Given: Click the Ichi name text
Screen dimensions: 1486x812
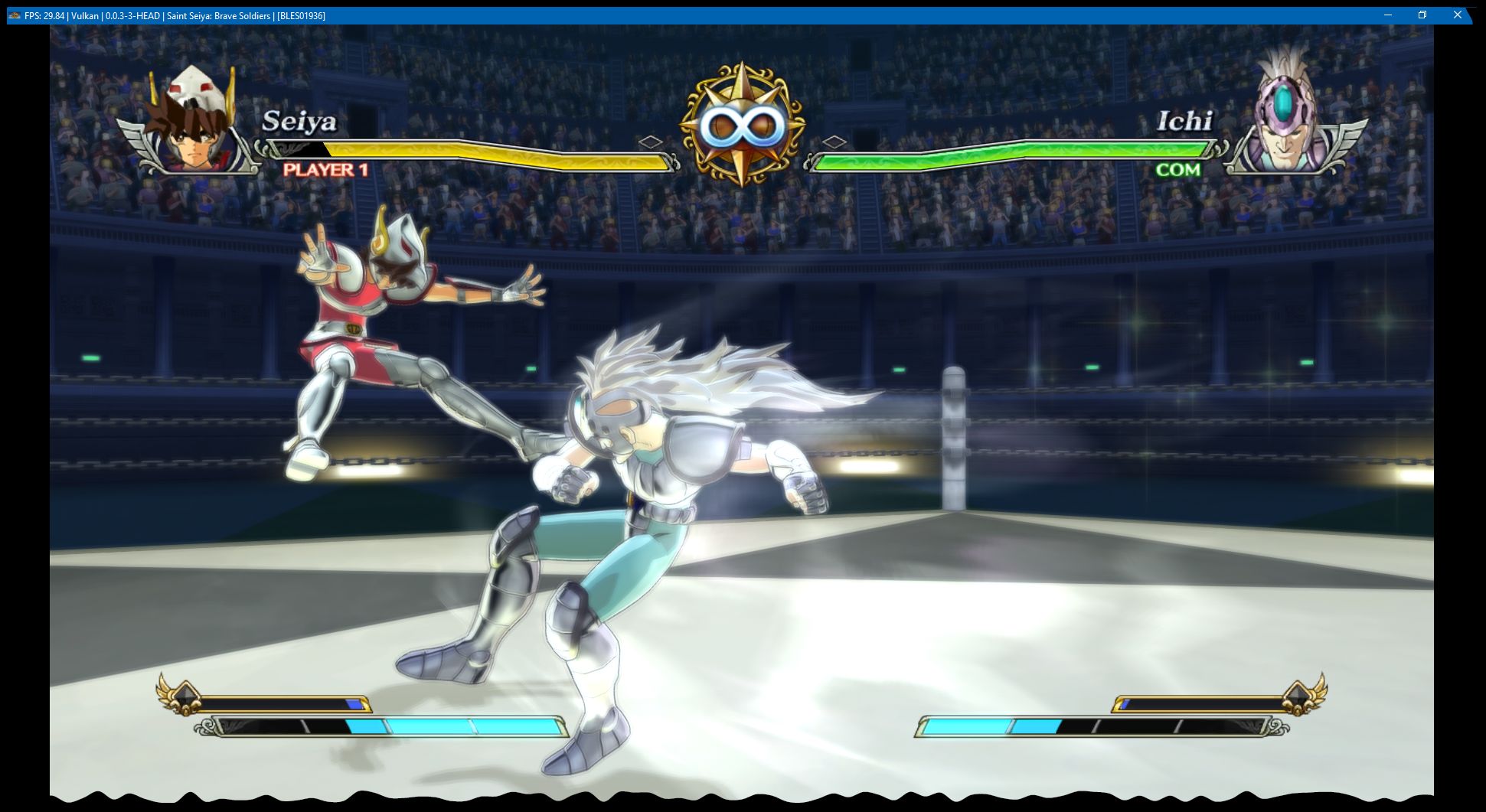Looking at the screenshot, I should point(1187,122).
